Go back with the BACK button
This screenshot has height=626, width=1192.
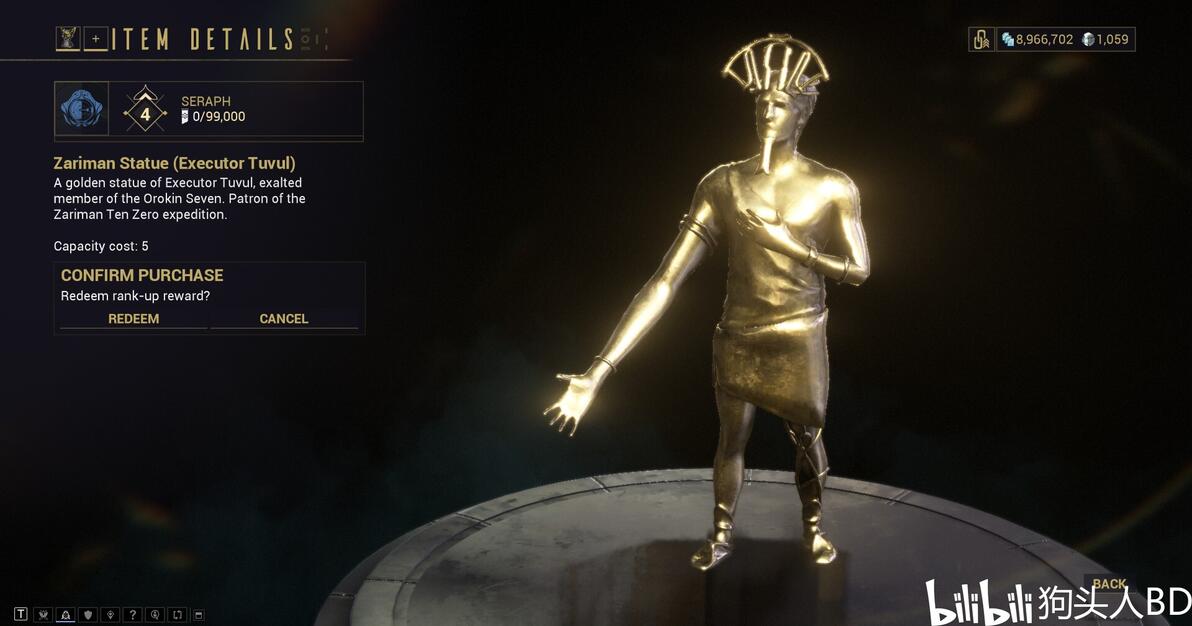click(x=1109, y=584)
